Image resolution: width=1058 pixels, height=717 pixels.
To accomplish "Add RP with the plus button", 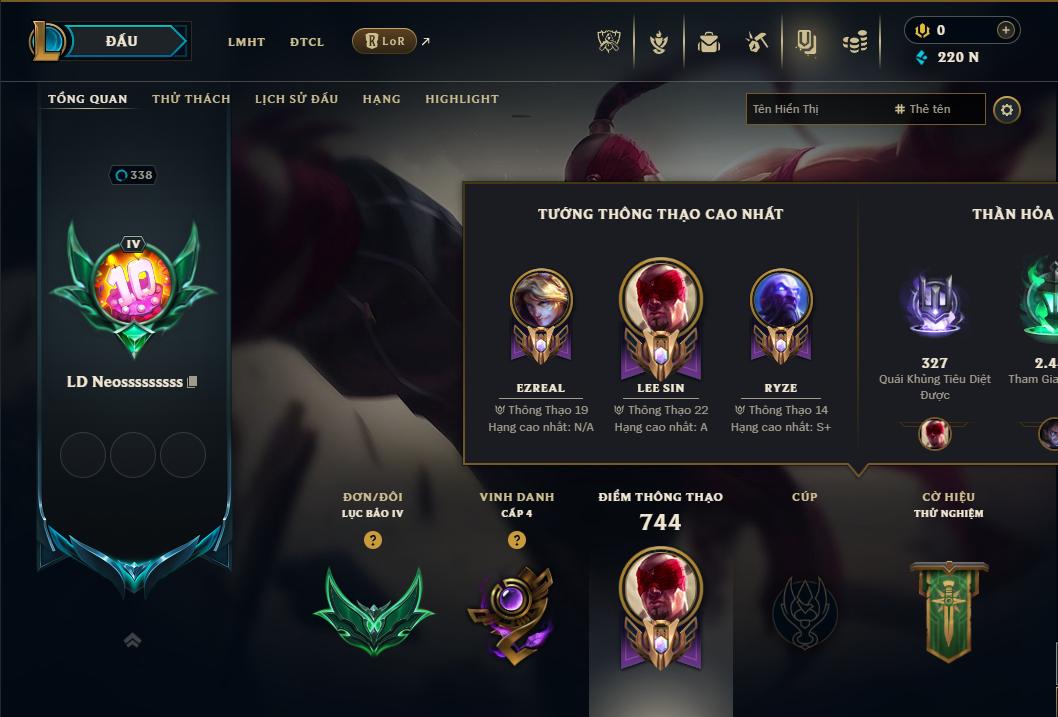I will click(x=1005, y=30).
